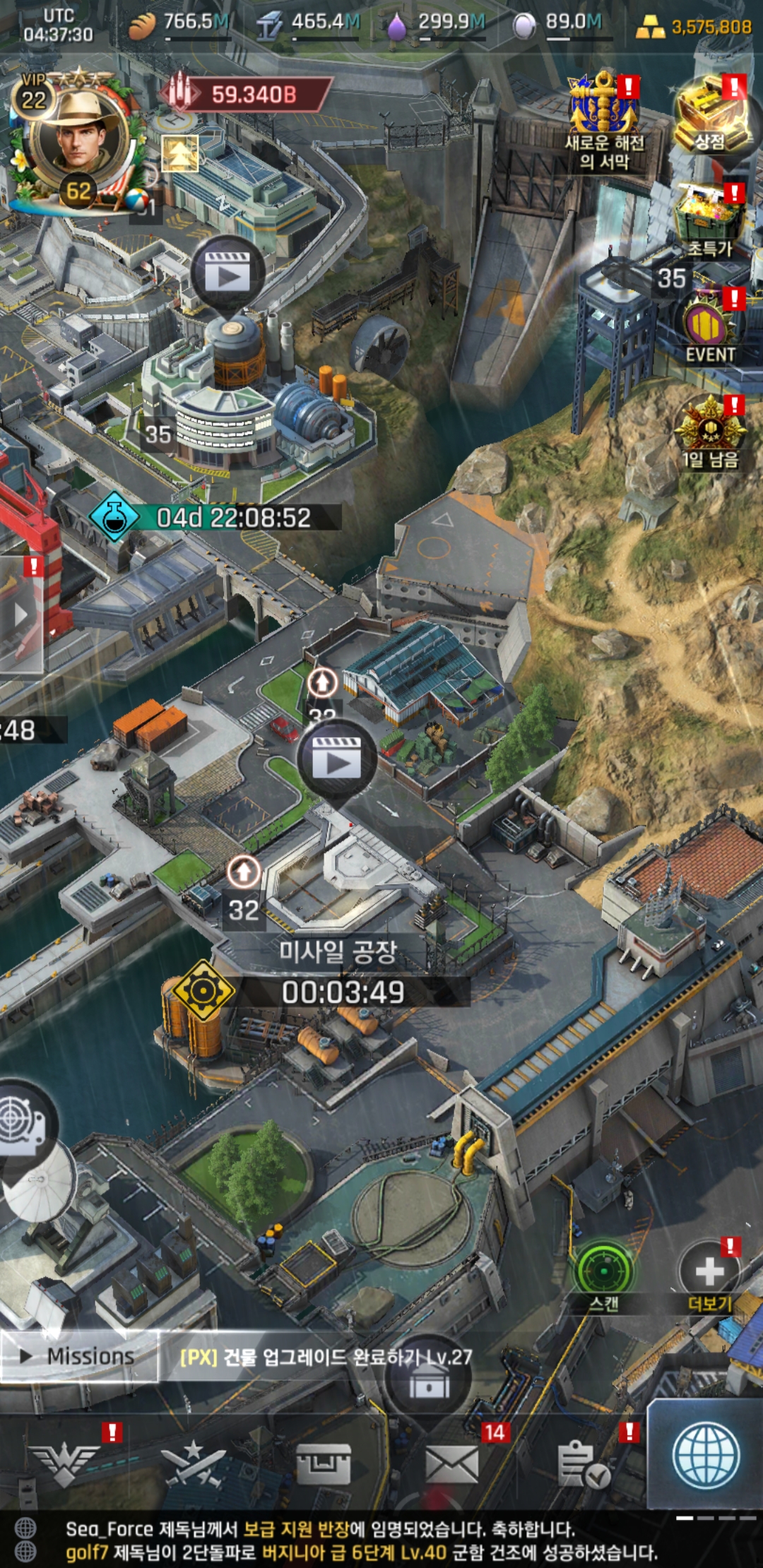Open the chat message ticker

coord(360,1540)
